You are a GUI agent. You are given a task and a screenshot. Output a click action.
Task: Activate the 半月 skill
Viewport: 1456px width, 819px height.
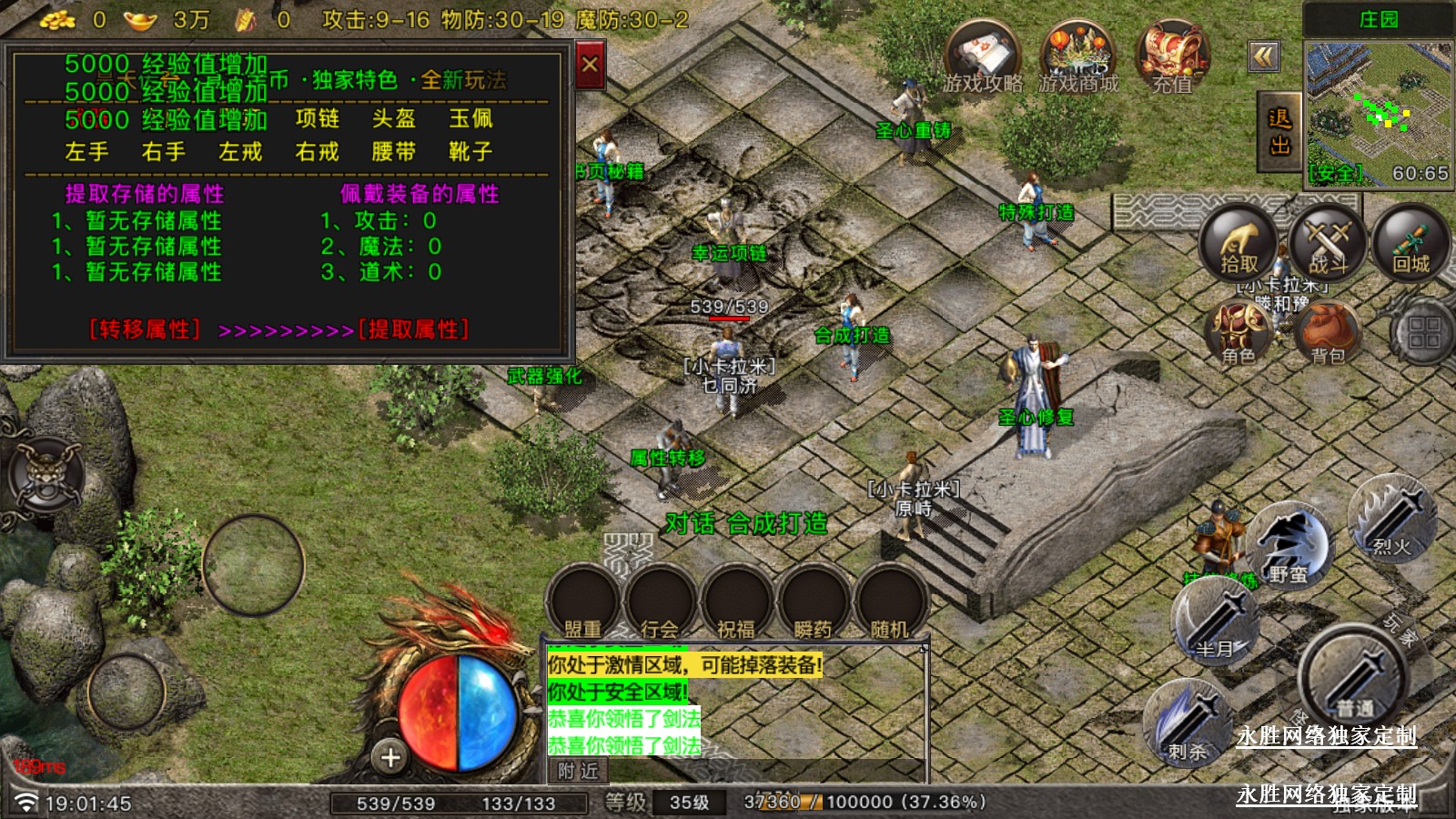point(1216,622)
